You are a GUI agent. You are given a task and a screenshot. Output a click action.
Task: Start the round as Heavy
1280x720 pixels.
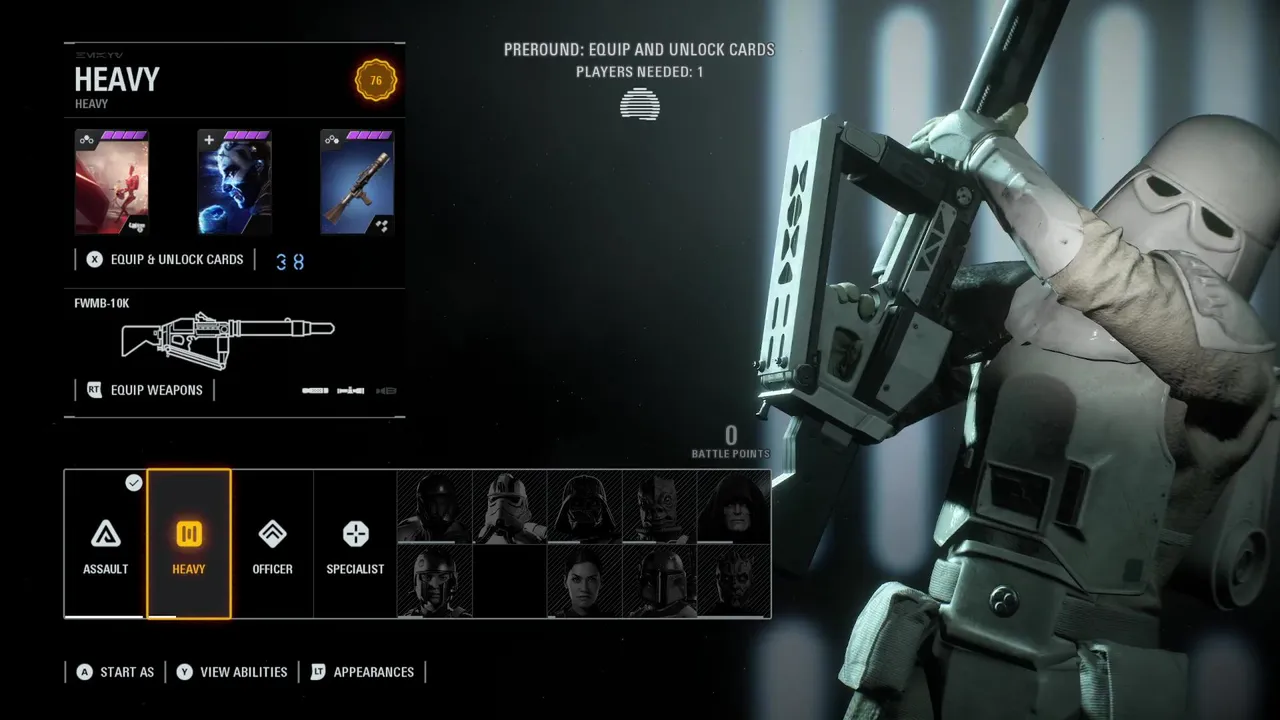115,672
